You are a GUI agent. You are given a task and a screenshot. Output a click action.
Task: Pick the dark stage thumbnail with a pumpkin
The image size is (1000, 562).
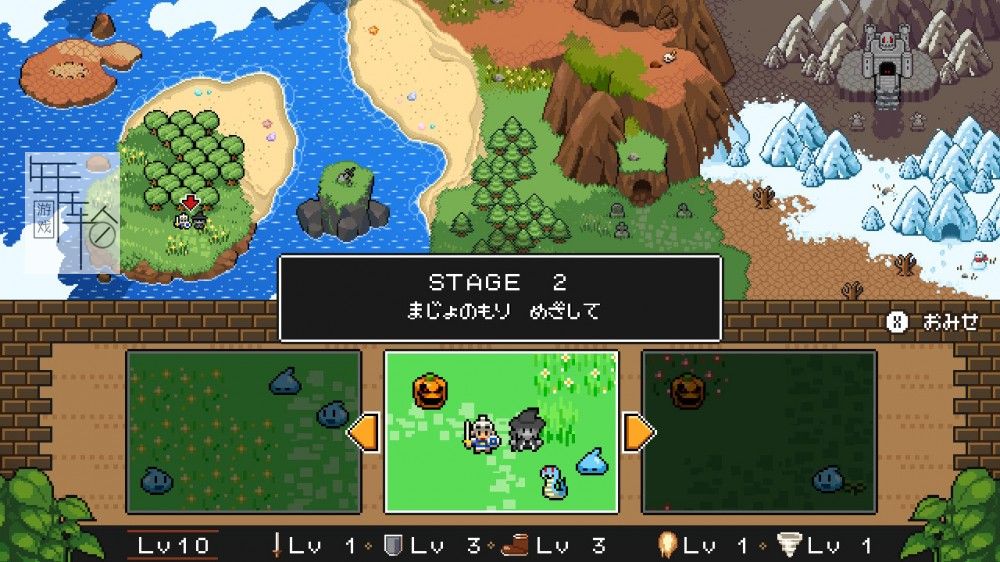pyautogui.click(x=758, y=431)
